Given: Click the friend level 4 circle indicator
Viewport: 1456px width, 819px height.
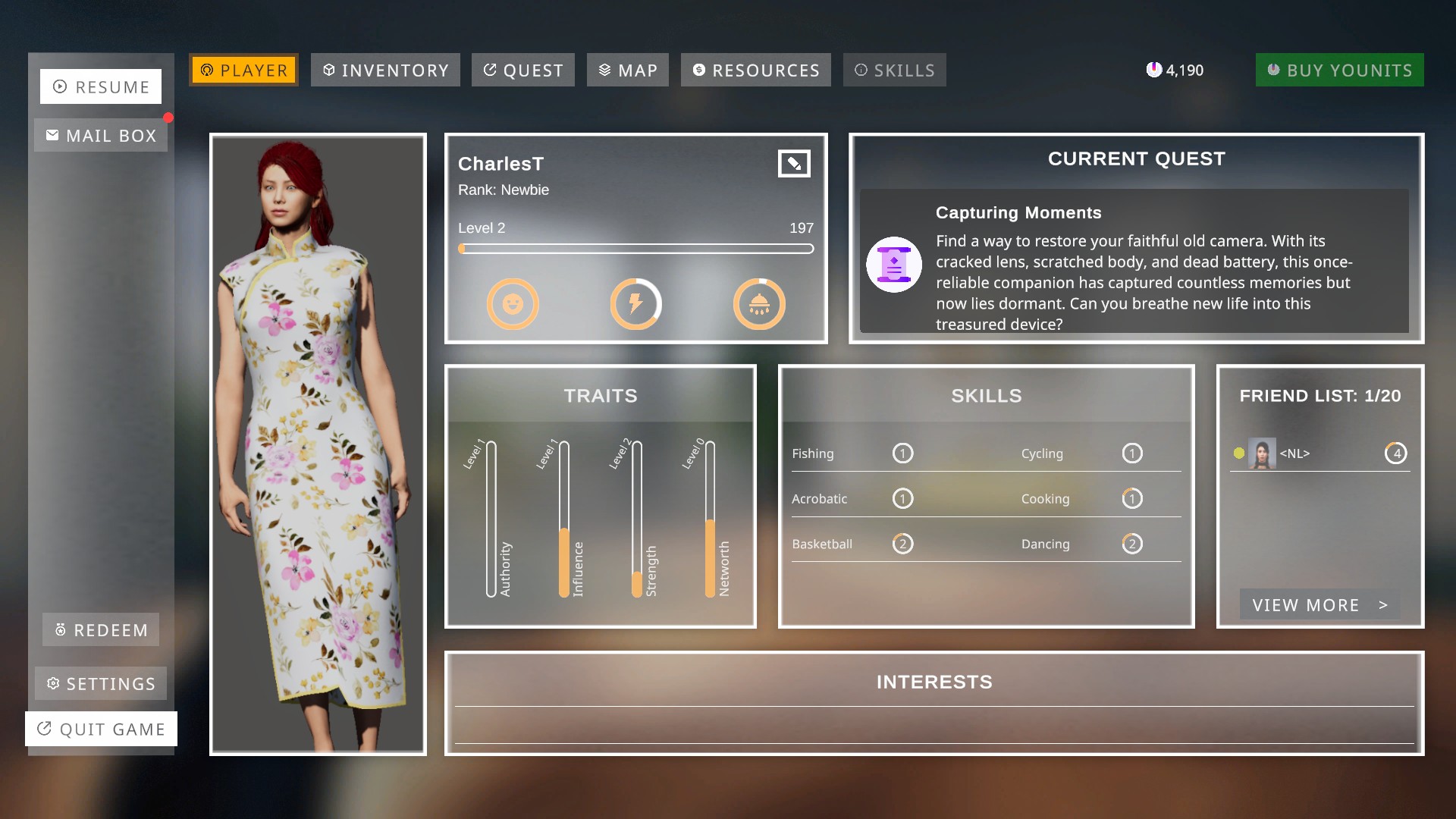Looking at the screenshot, I should click(x=1398, y=452).
